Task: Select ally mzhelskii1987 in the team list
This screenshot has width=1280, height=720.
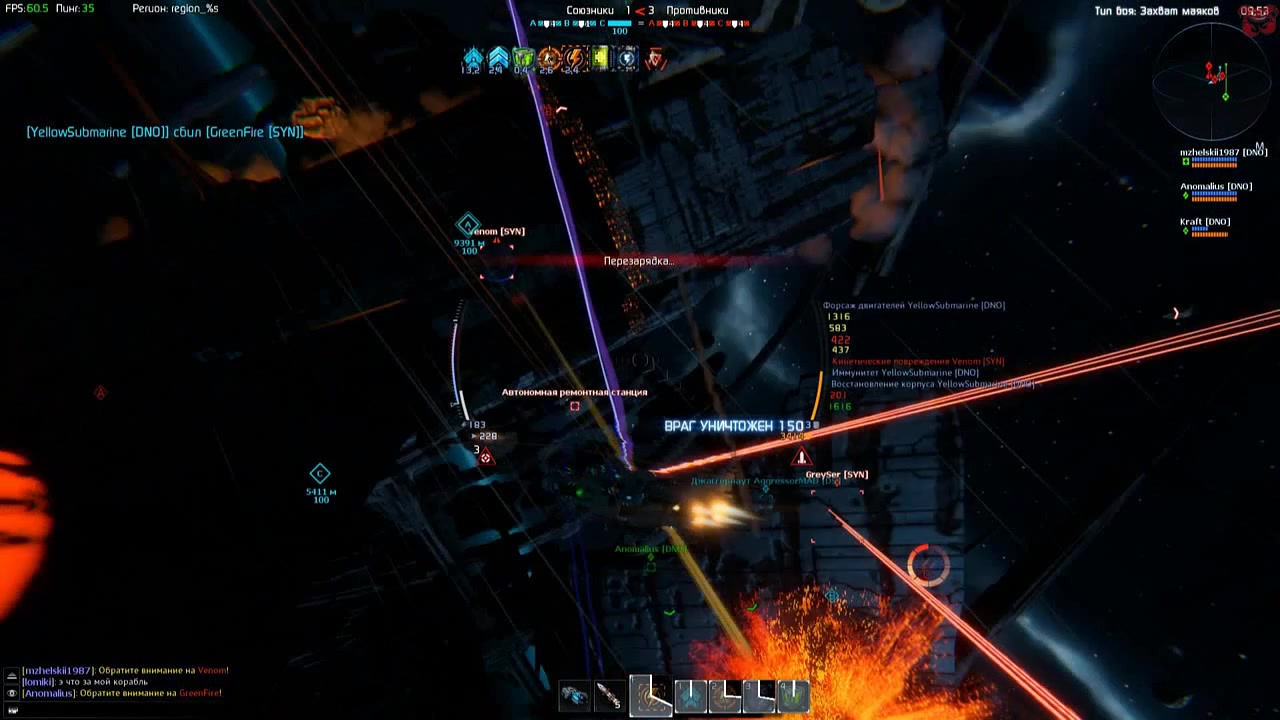Action: 1223,152
